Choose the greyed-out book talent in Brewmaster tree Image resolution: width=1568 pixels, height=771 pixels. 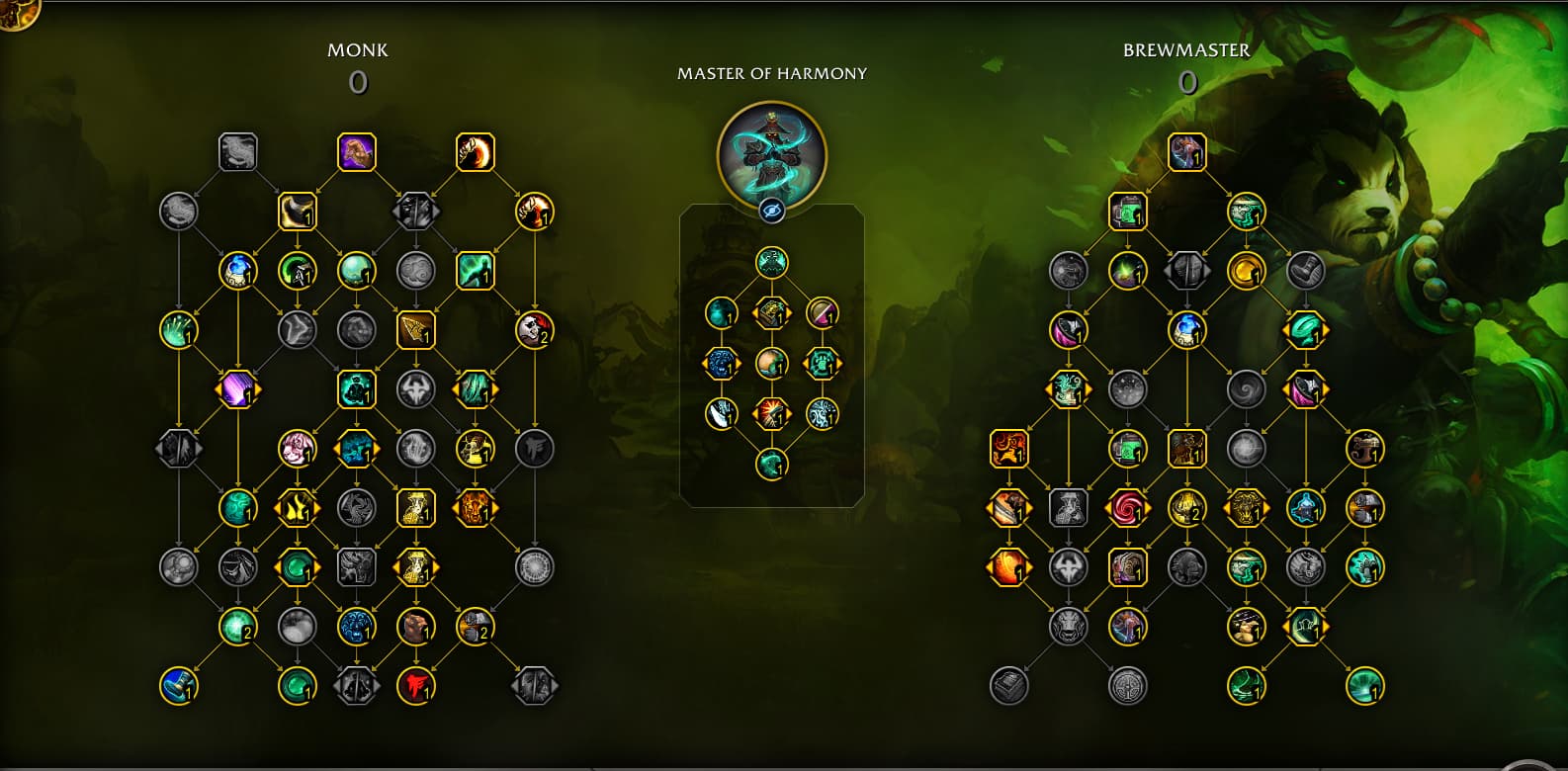click(1008, 685)
